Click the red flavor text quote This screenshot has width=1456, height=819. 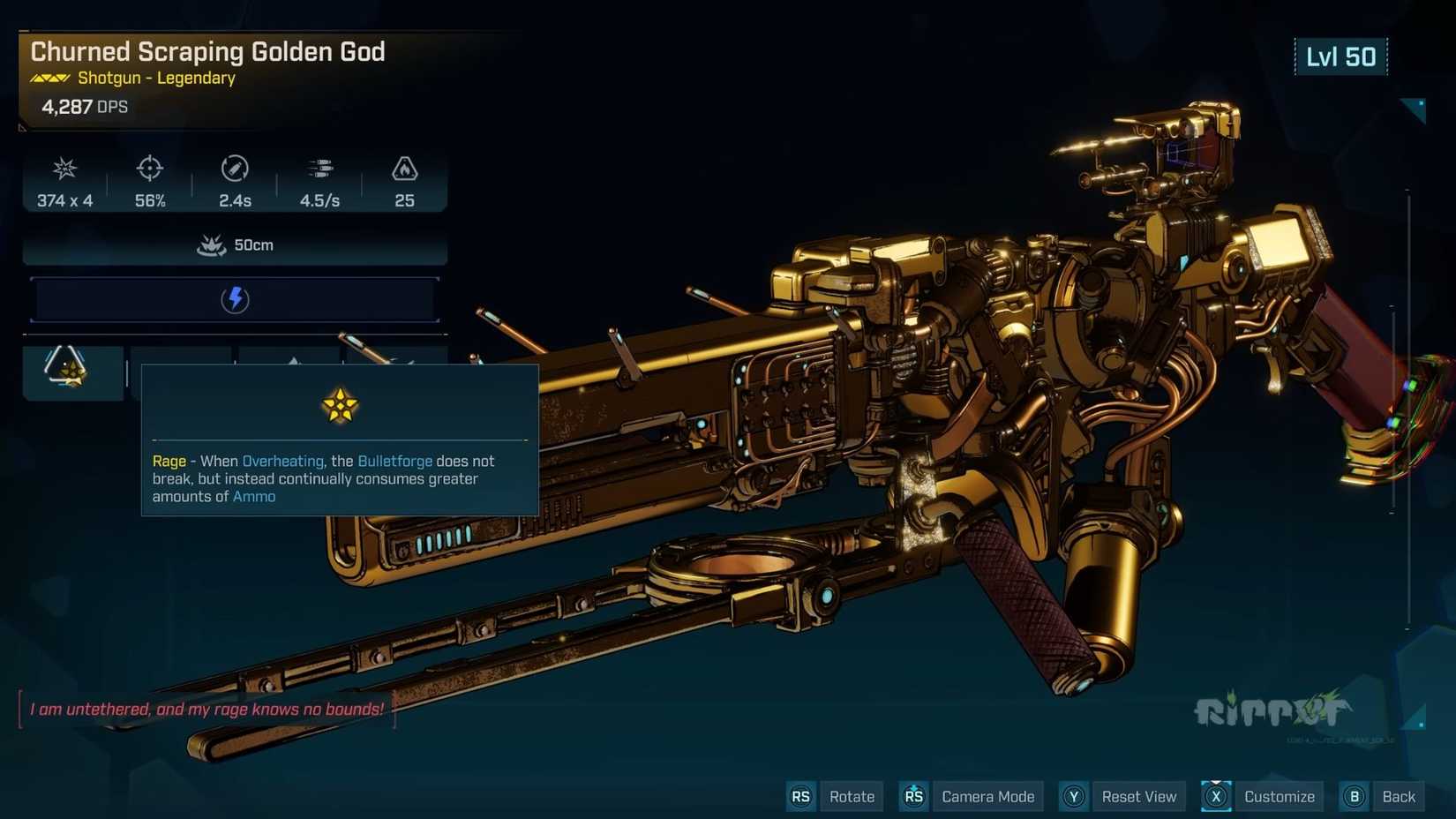[207, 708]
